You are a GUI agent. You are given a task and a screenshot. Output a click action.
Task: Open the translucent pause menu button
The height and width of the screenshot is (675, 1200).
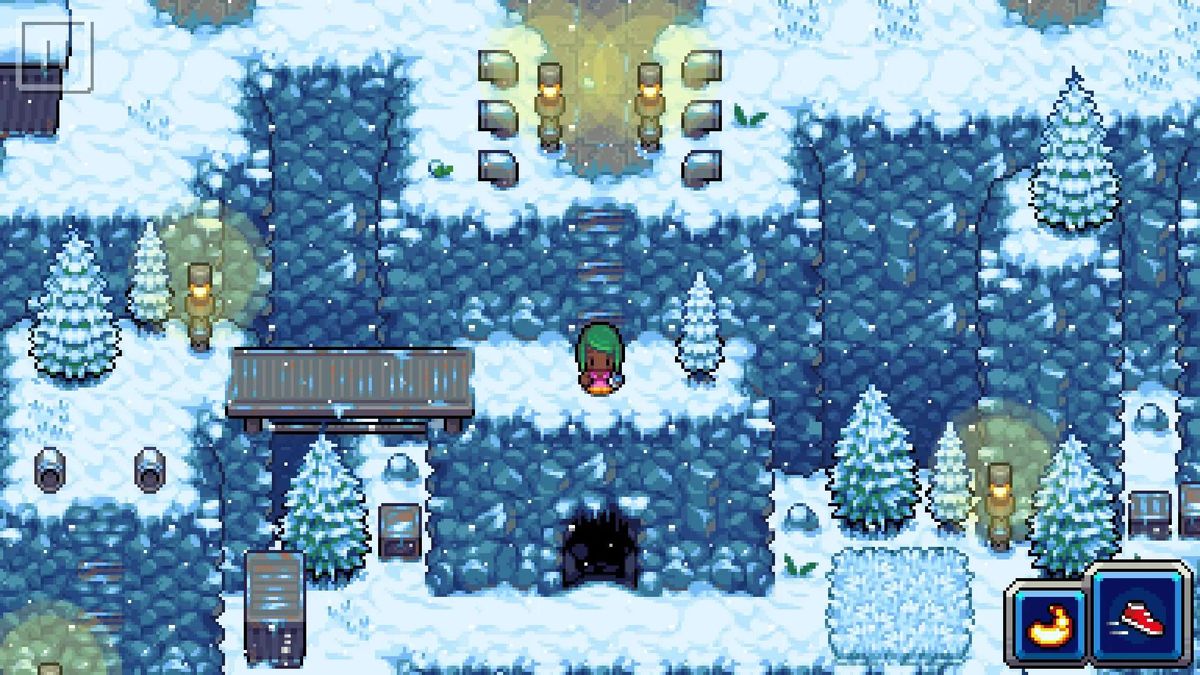click(x=55, y=55)
